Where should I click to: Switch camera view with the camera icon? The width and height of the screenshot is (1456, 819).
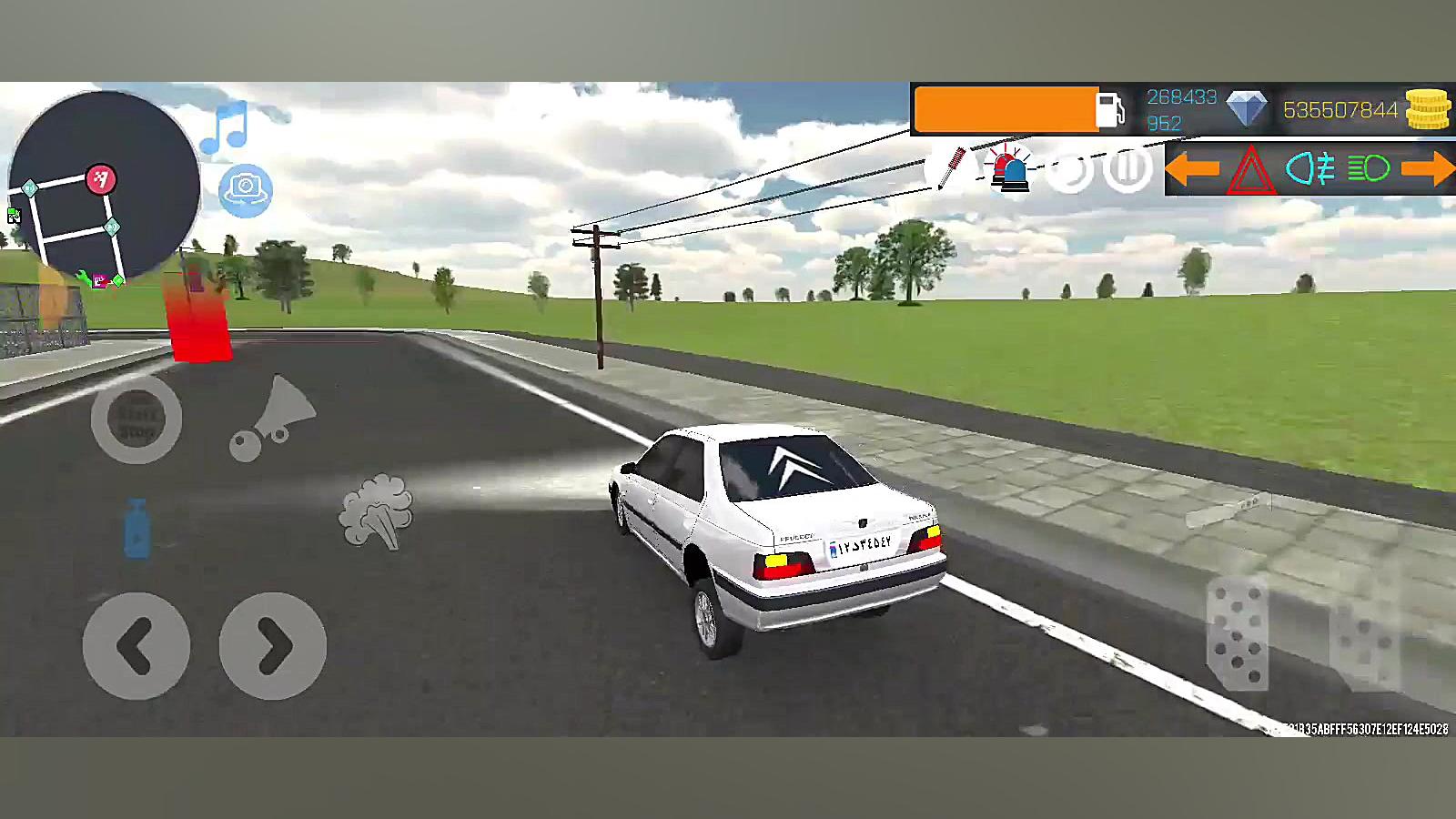point(245,190)
